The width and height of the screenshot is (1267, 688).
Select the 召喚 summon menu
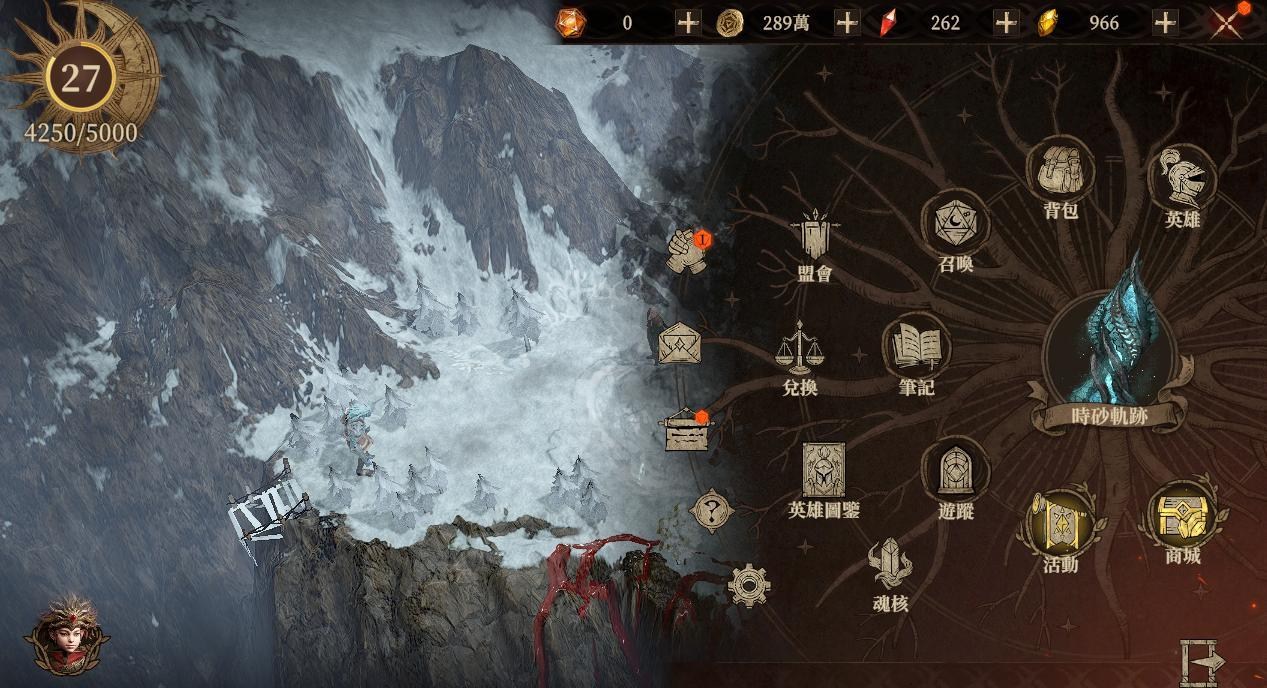click(x=955, y=224)
